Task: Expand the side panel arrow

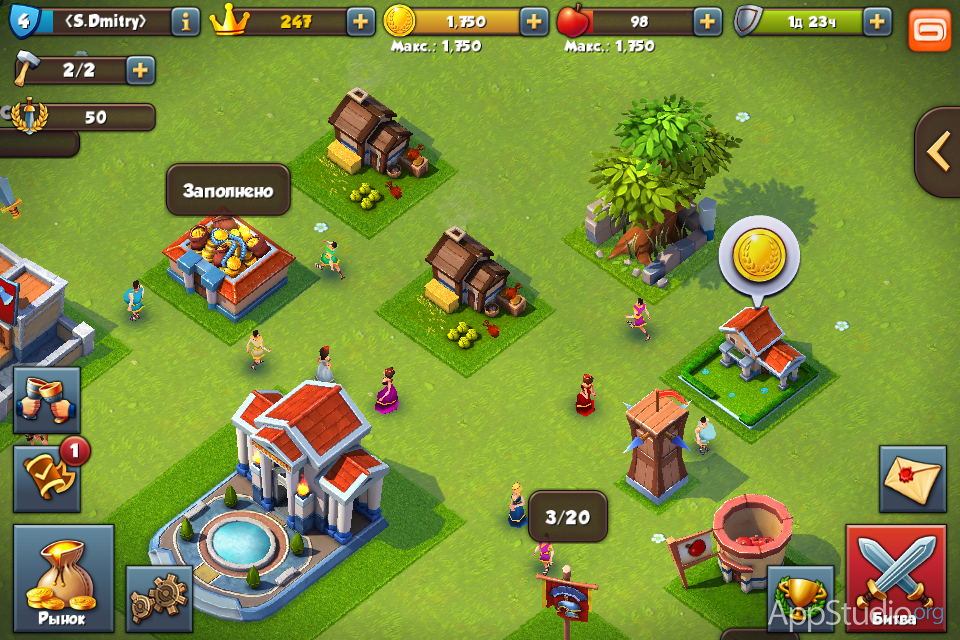Action: tap(938, 152)
